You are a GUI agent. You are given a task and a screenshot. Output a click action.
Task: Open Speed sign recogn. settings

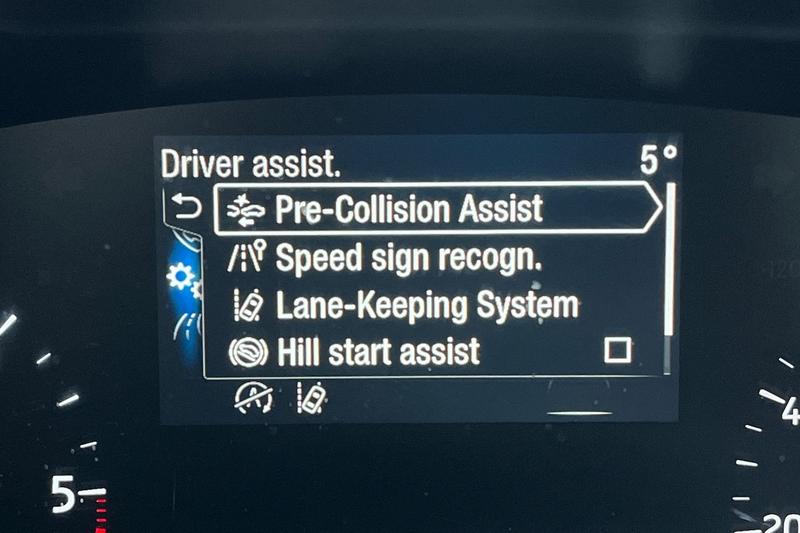click(x=408, y=258)
